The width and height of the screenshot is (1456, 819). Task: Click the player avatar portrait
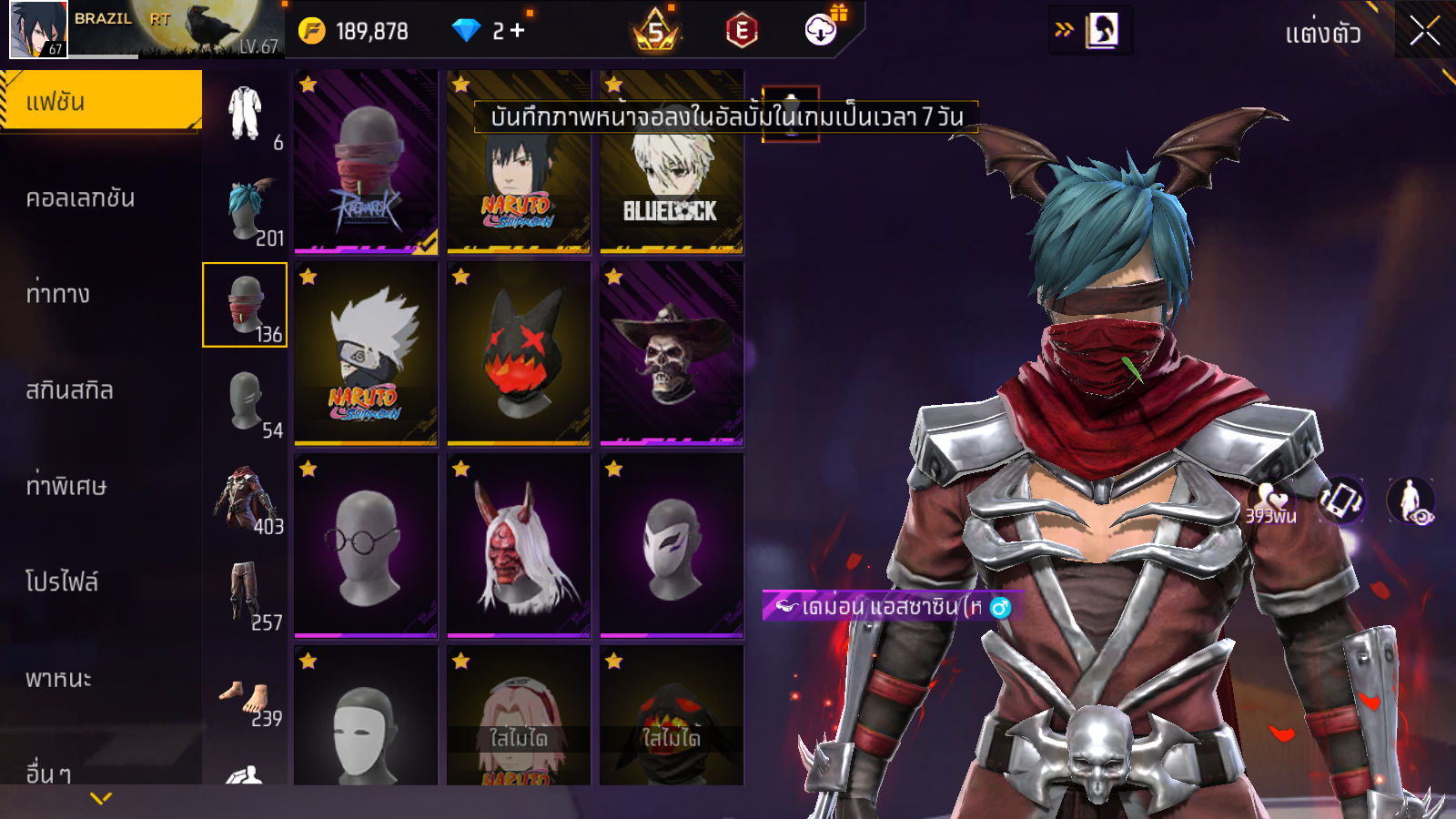[x=38, y=30]
